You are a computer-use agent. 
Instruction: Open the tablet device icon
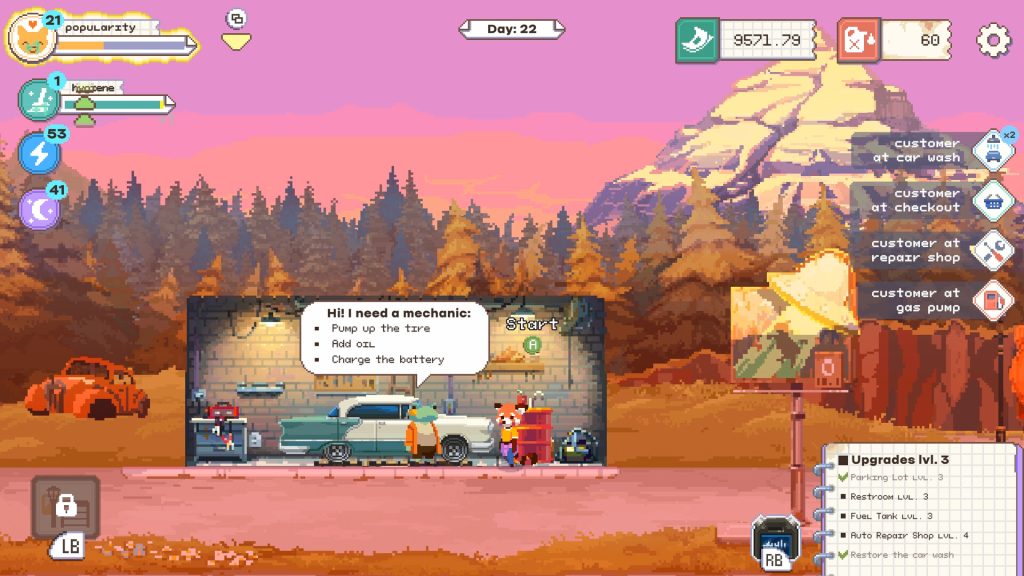(775, 540)
